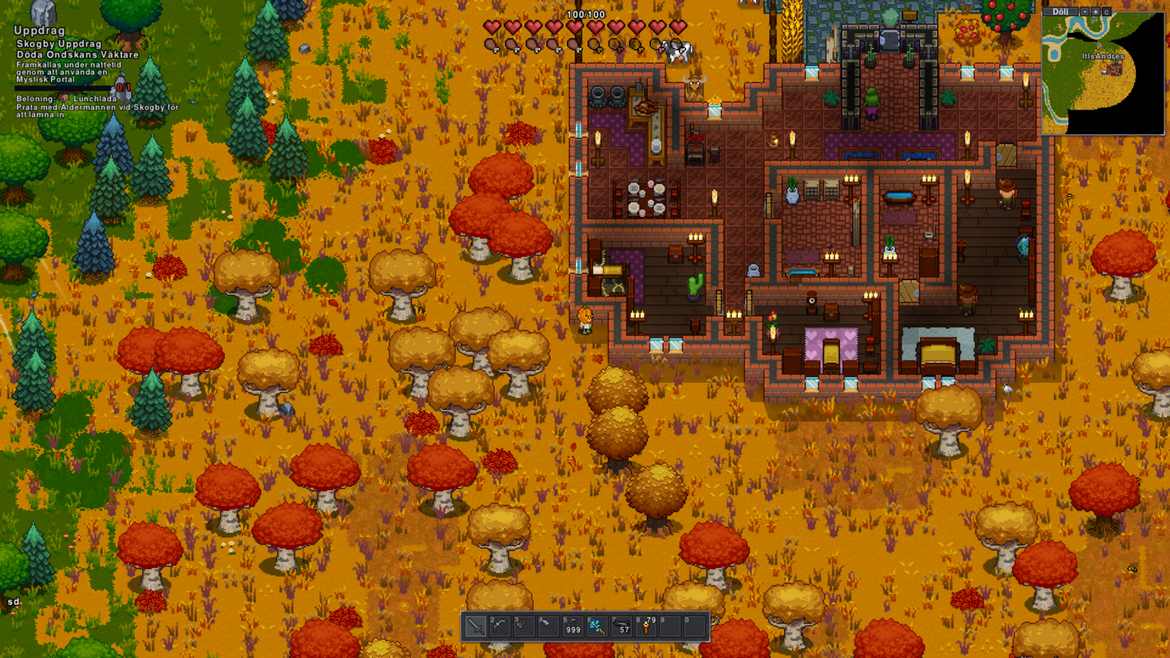Click the Lunchlåda reward icon
Viewport: 1170px width, 658px height.
tap(65, 99)
